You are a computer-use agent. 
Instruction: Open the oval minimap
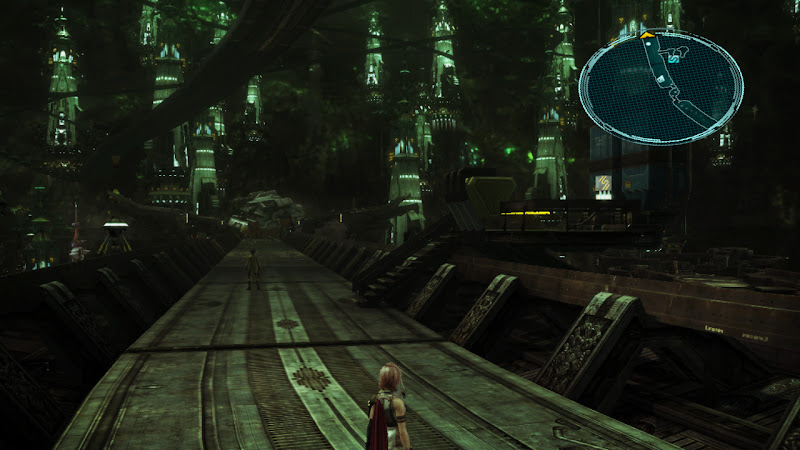click(661, 88)
